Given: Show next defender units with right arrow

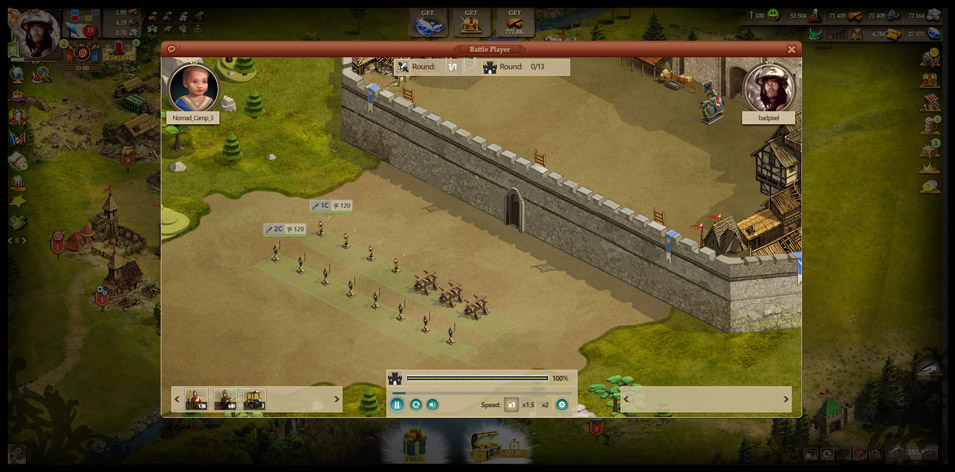Looking at the screenshot, I should click(786, 399).
